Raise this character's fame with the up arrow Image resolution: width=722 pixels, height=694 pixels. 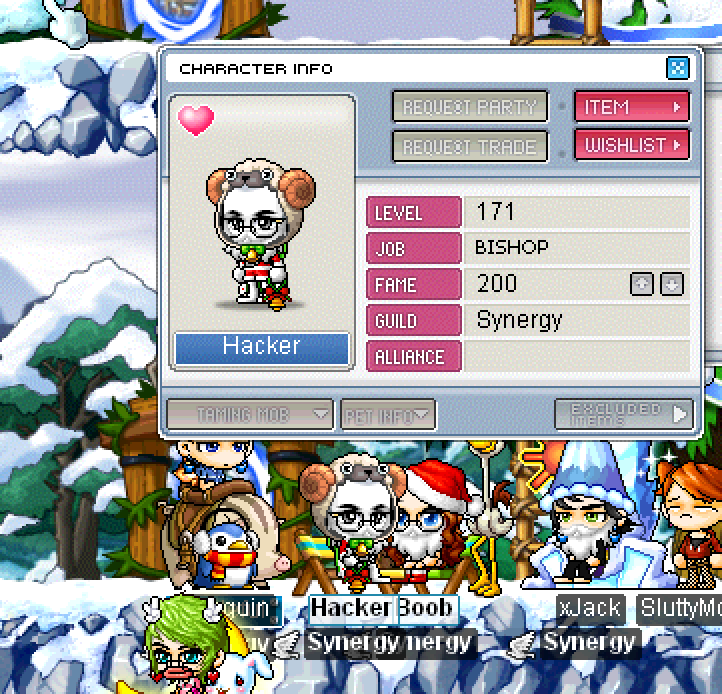(x=642, y=285)
